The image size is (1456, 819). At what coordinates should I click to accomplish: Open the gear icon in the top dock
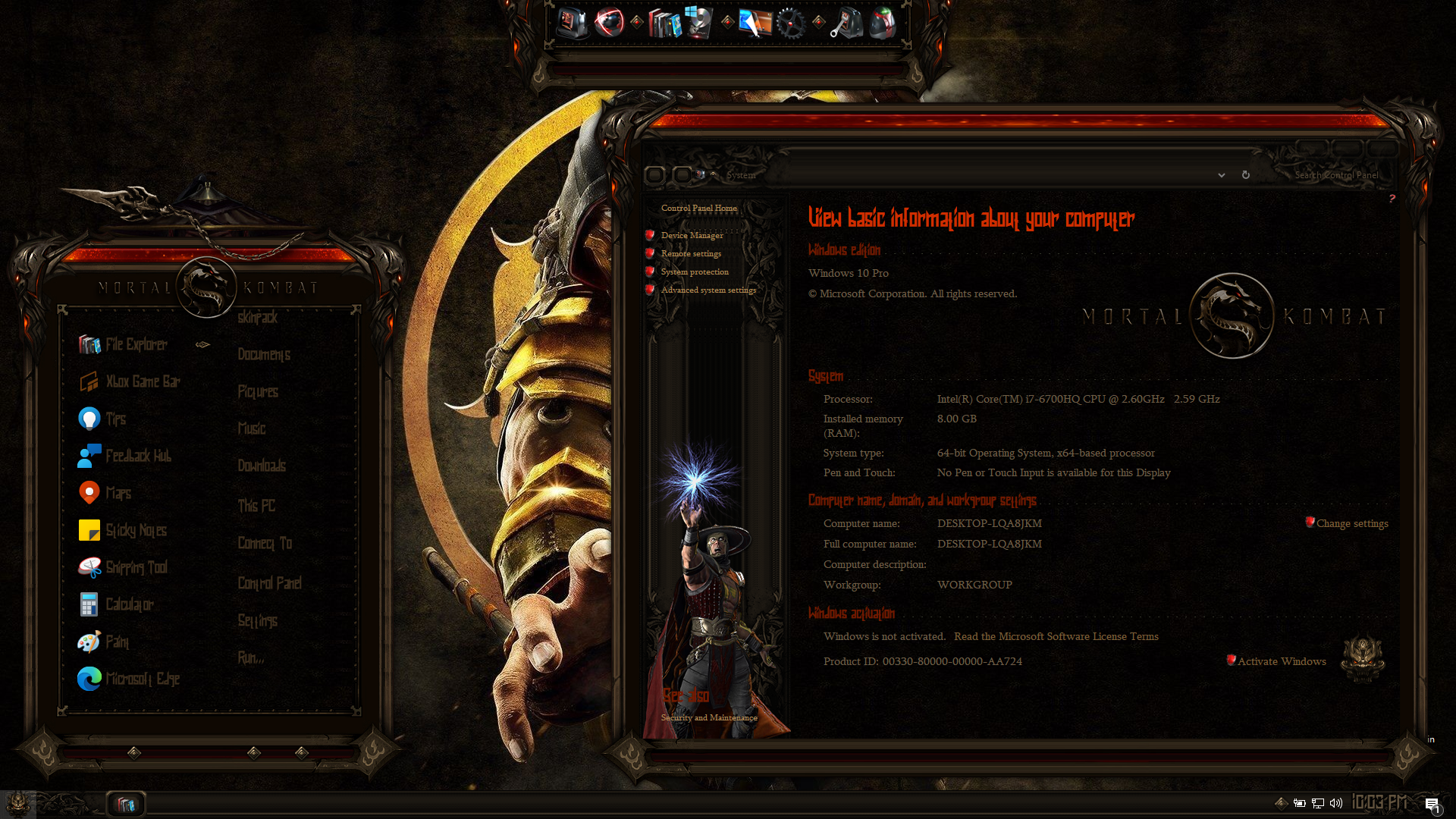click(x=790, y=23)
